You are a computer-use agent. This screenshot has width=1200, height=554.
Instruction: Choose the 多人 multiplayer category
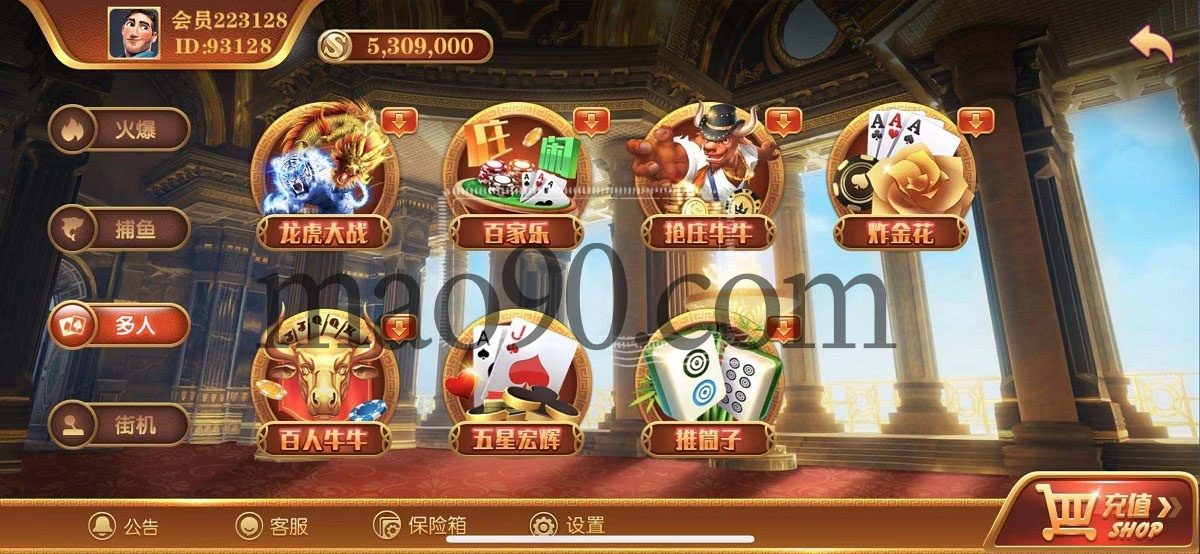(120, 326)
